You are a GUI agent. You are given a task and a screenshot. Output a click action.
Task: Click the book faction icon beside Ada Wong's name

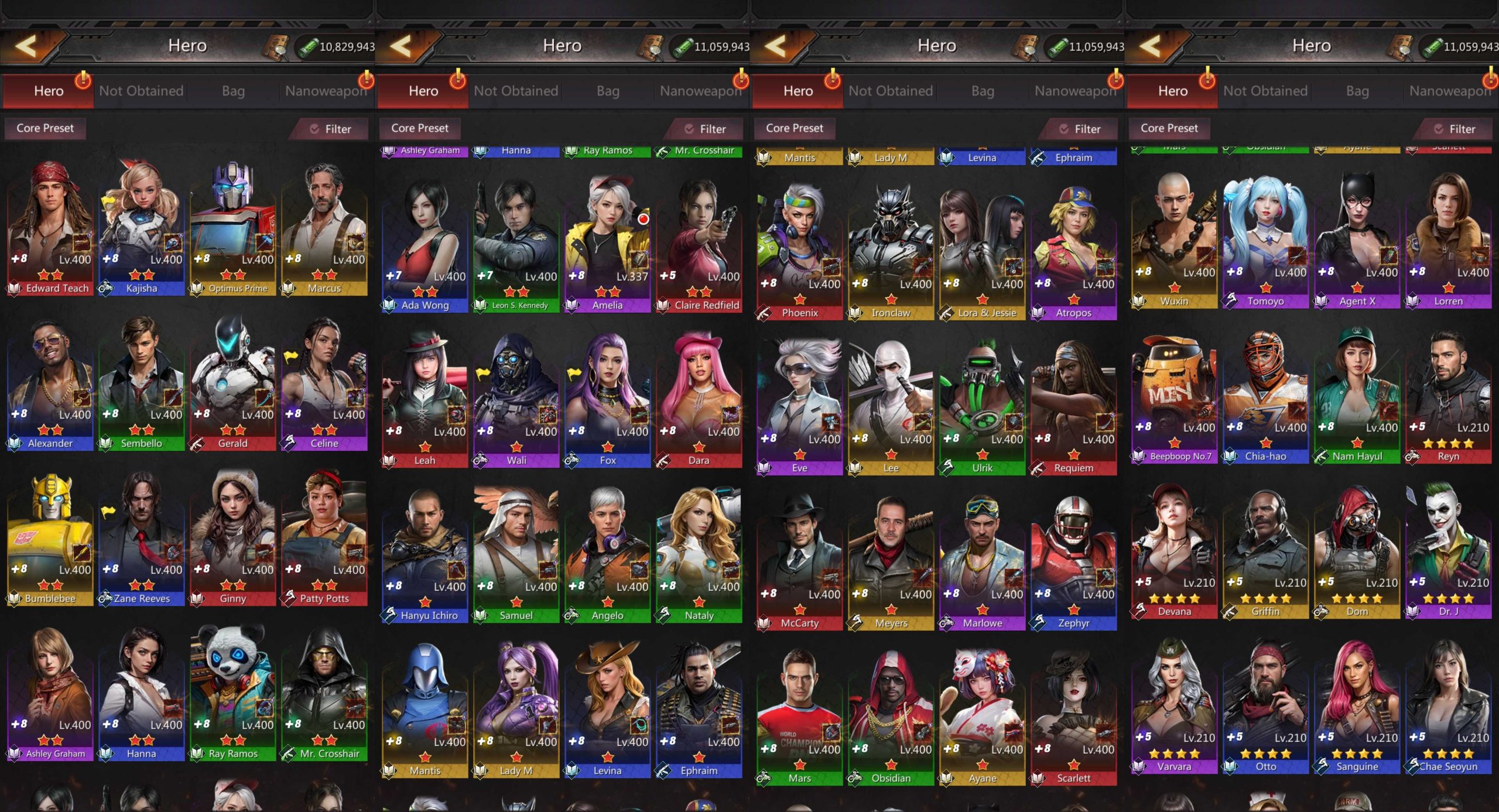(388, 305)
